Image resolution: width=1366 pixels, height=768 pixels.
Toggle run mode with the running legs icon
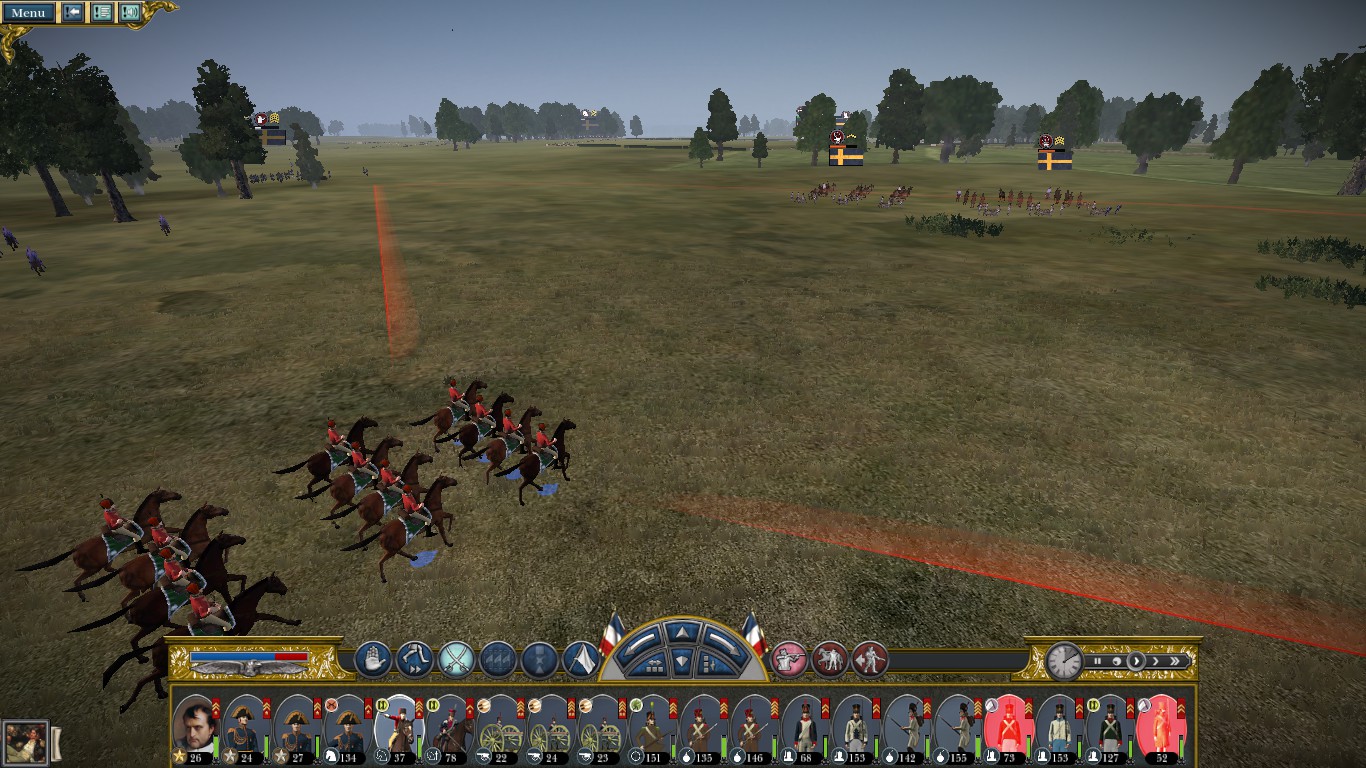click(414, 659)
